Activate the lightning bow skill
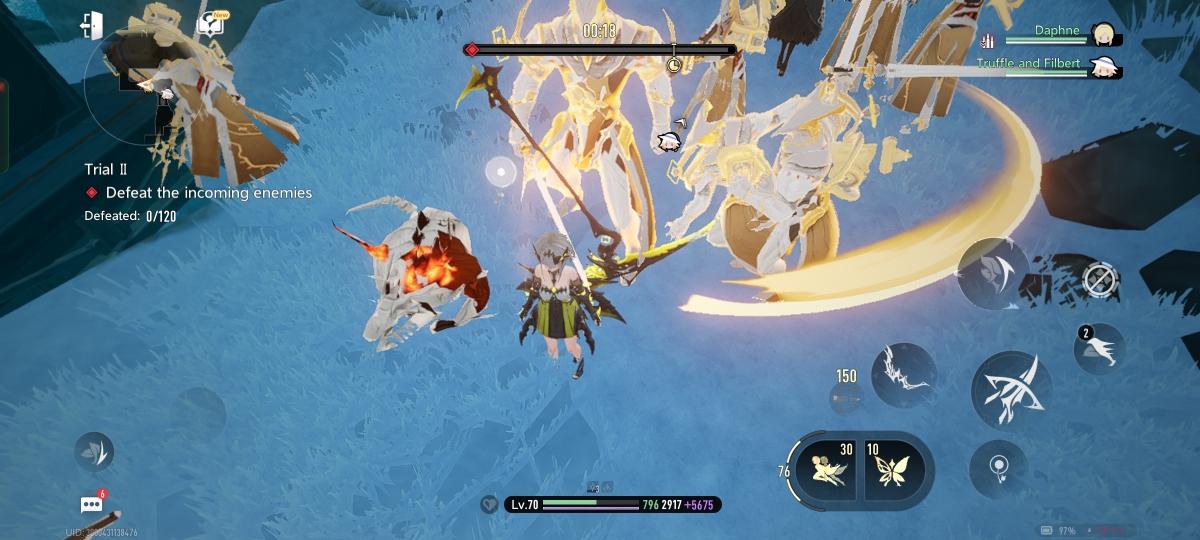This screenshot has height=540, width=1200. click(903, 374)
